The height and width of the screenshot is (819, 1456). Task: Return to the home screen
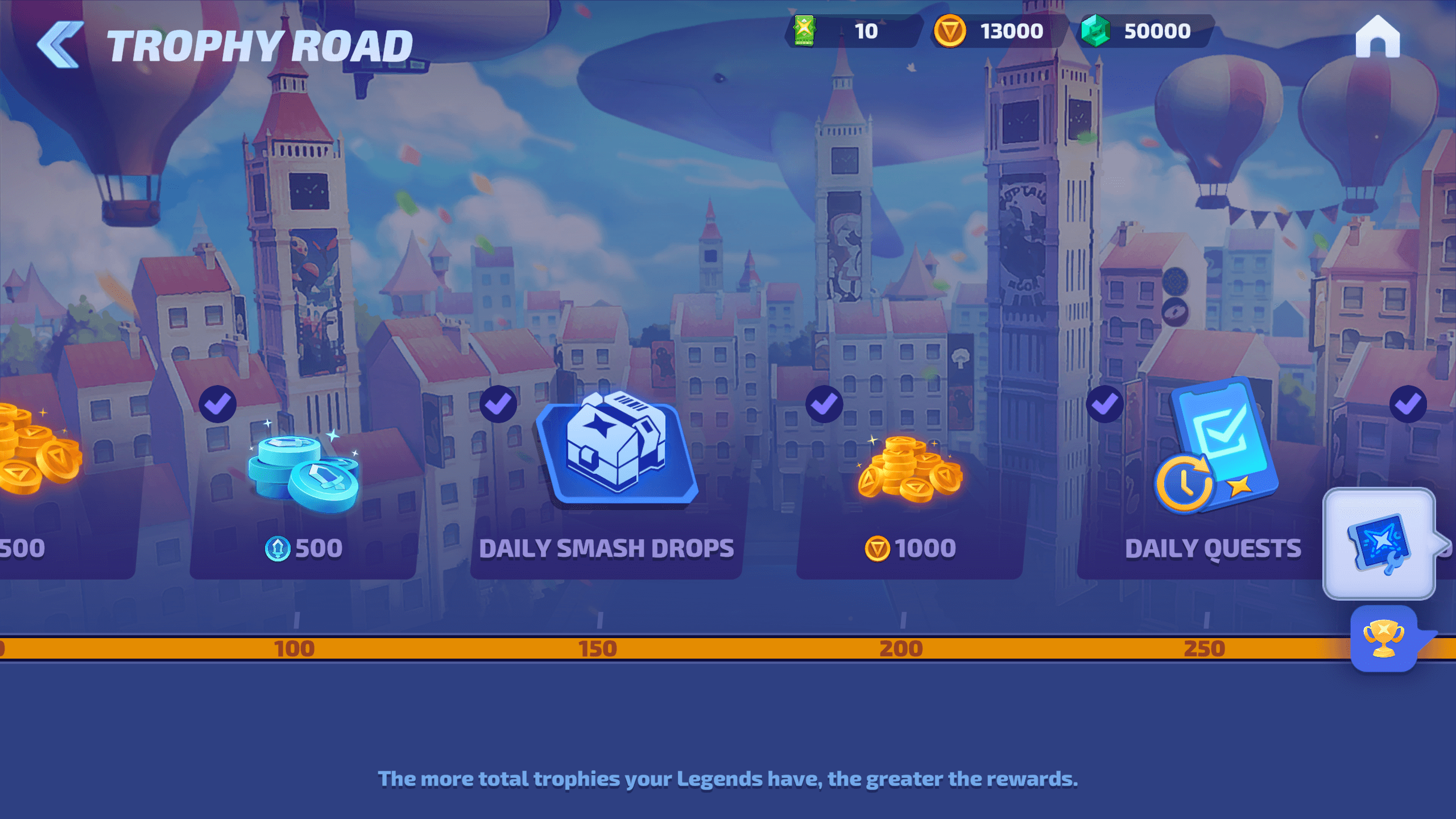pyautogui.click(x=1377, y=38)
